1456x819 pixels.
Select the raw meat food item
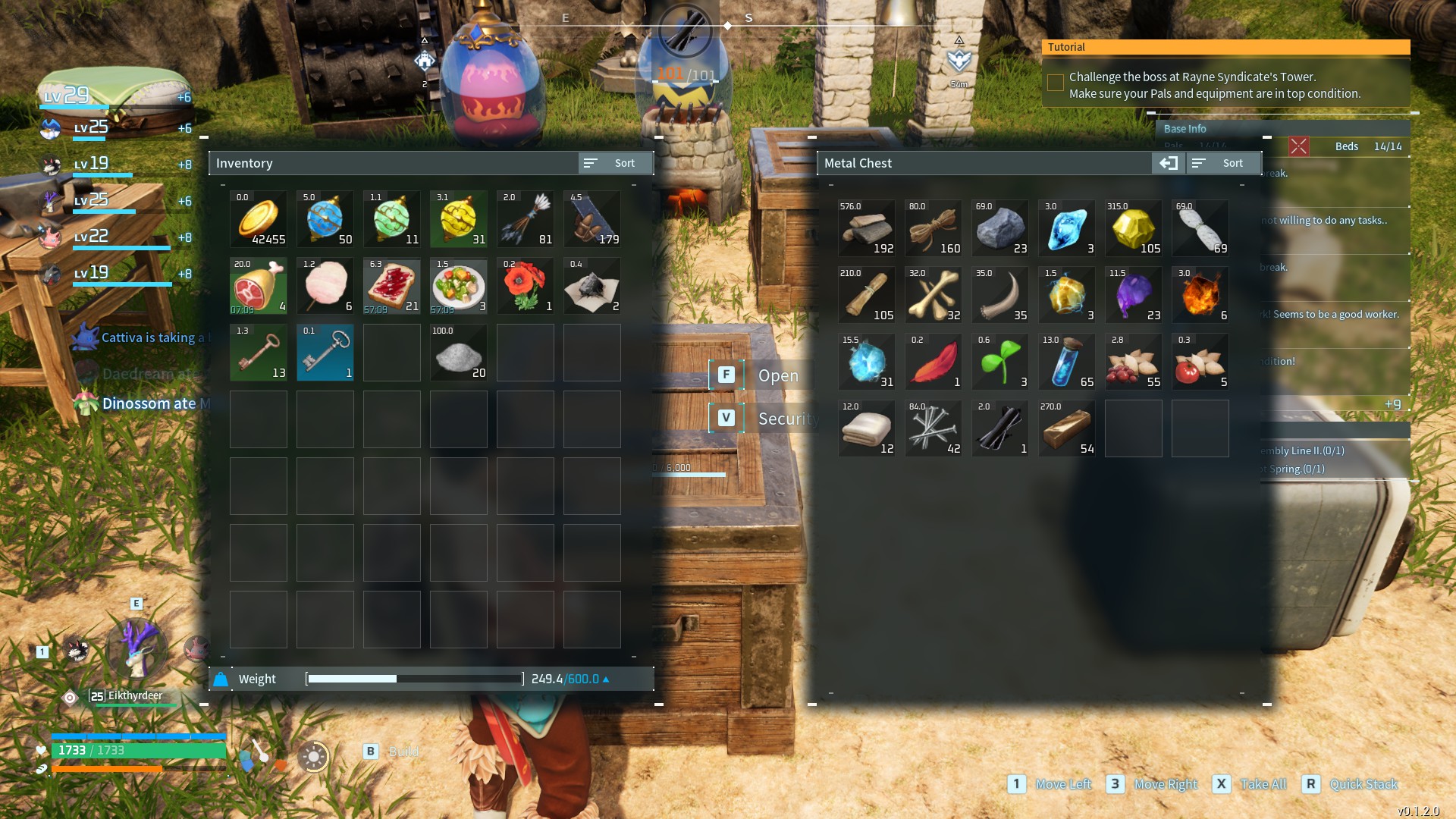[258, 286]
